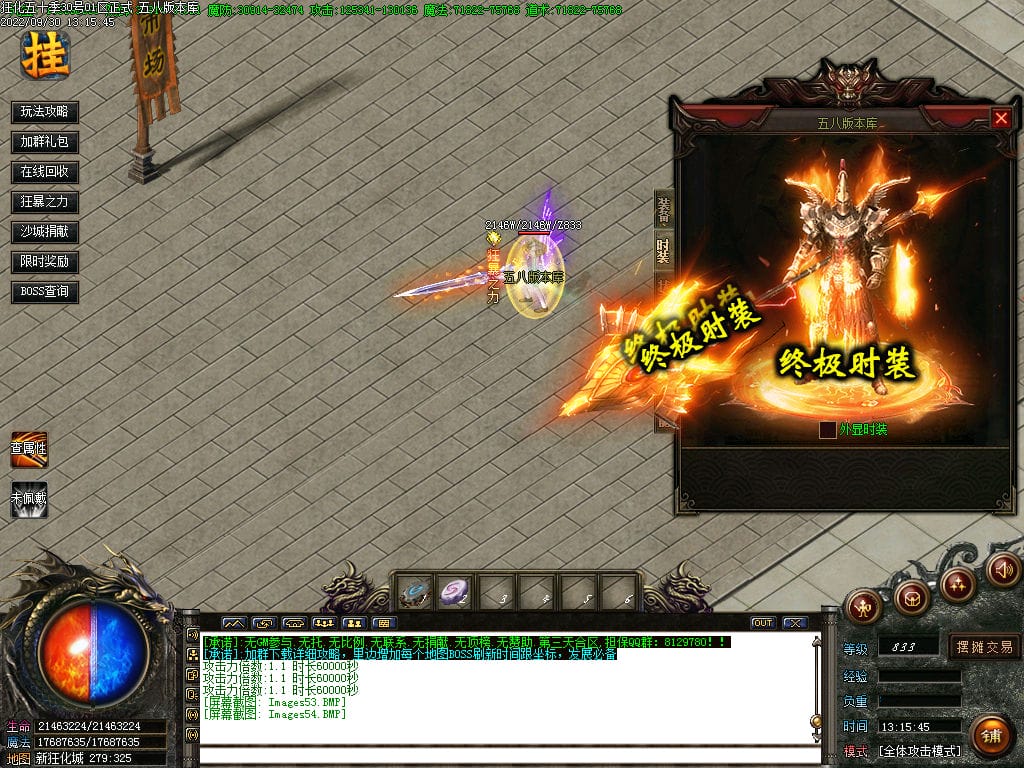The height and width of the screenshot is (768, 1024).
Task: Close the 五八版本库 character panel
Action: tap(1000, 118)
